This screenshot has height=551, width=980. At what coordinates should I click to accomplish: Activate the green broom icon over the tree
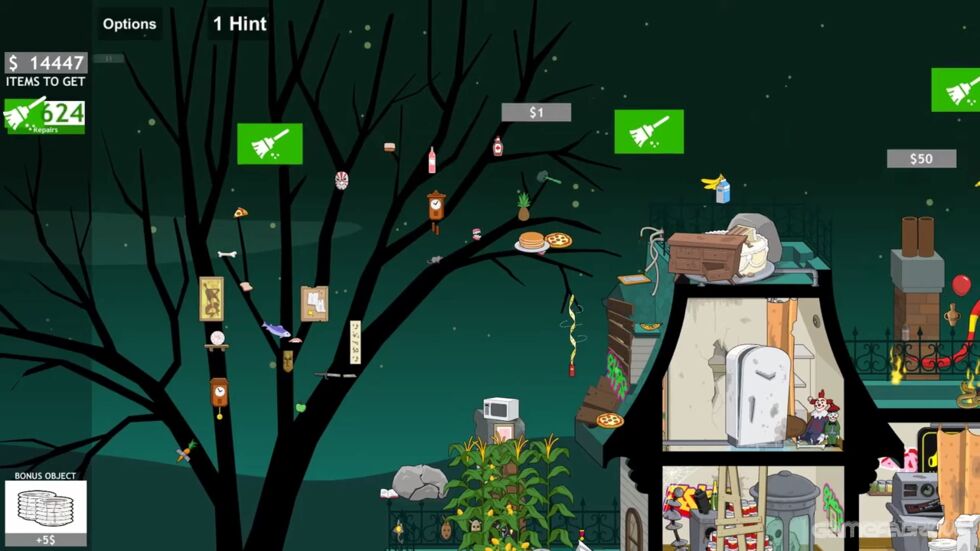coord(270,144)
